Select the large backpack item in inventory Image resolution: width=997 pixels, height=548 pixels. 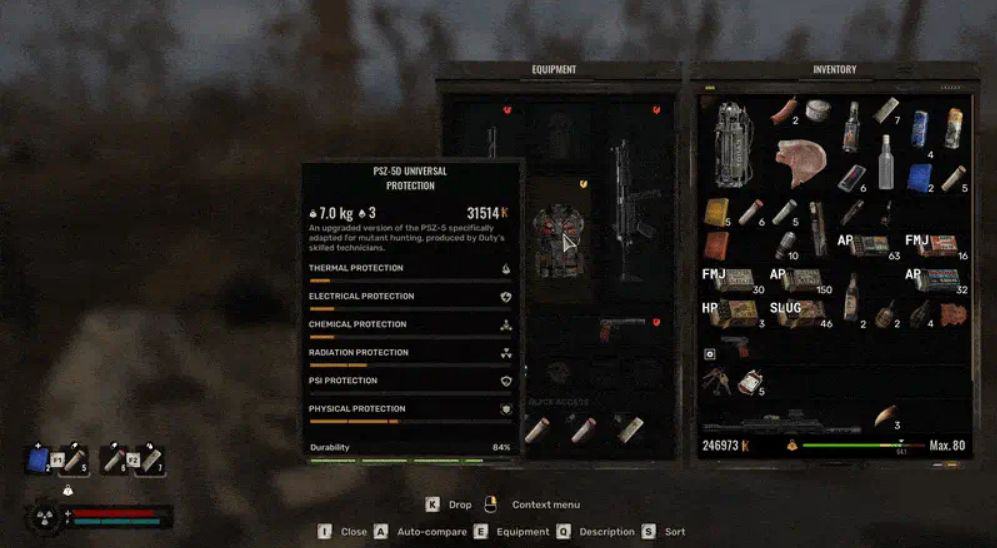point(734,143)
